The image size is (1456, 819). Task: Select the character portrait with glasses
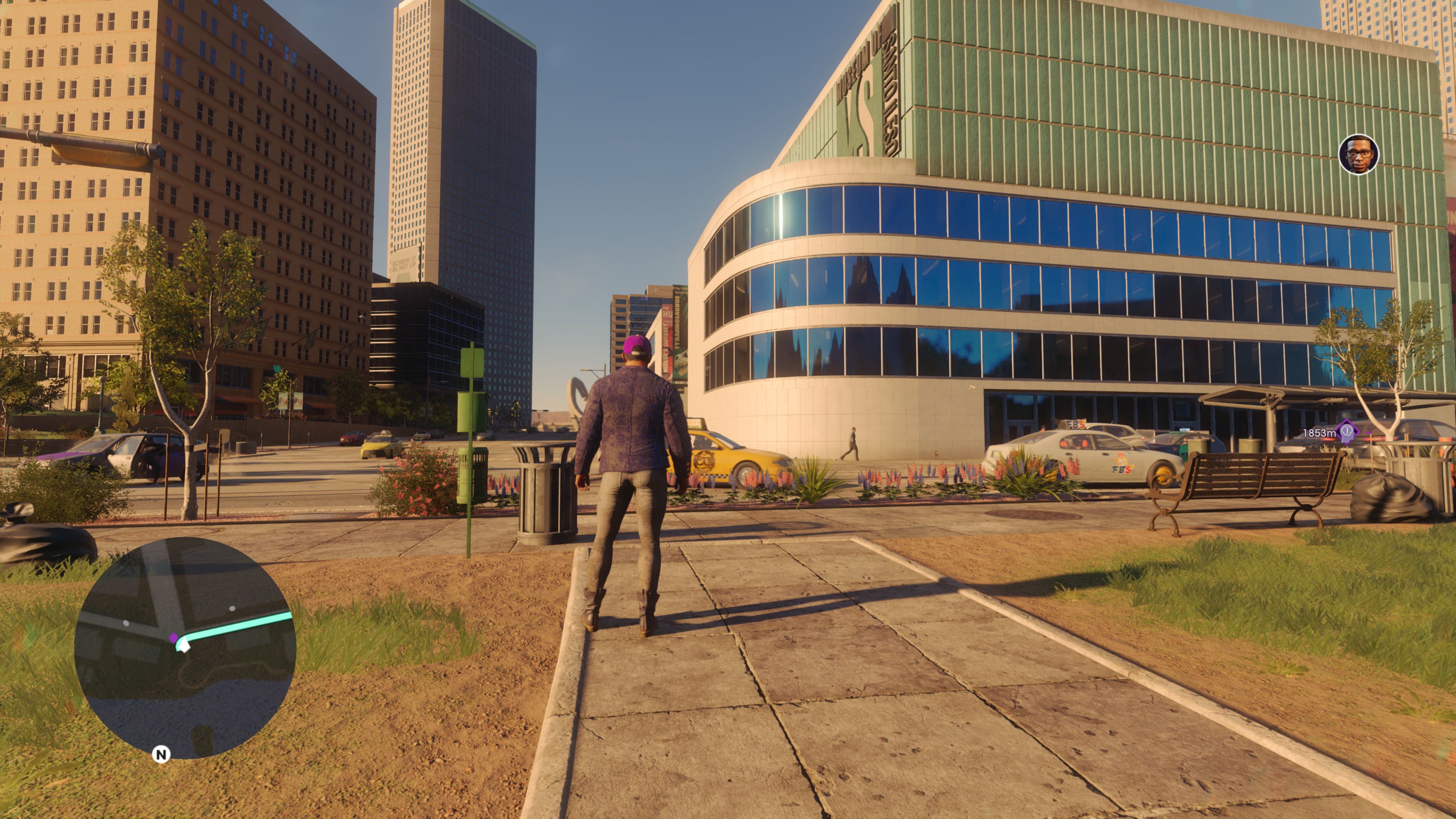(1358, 154)
